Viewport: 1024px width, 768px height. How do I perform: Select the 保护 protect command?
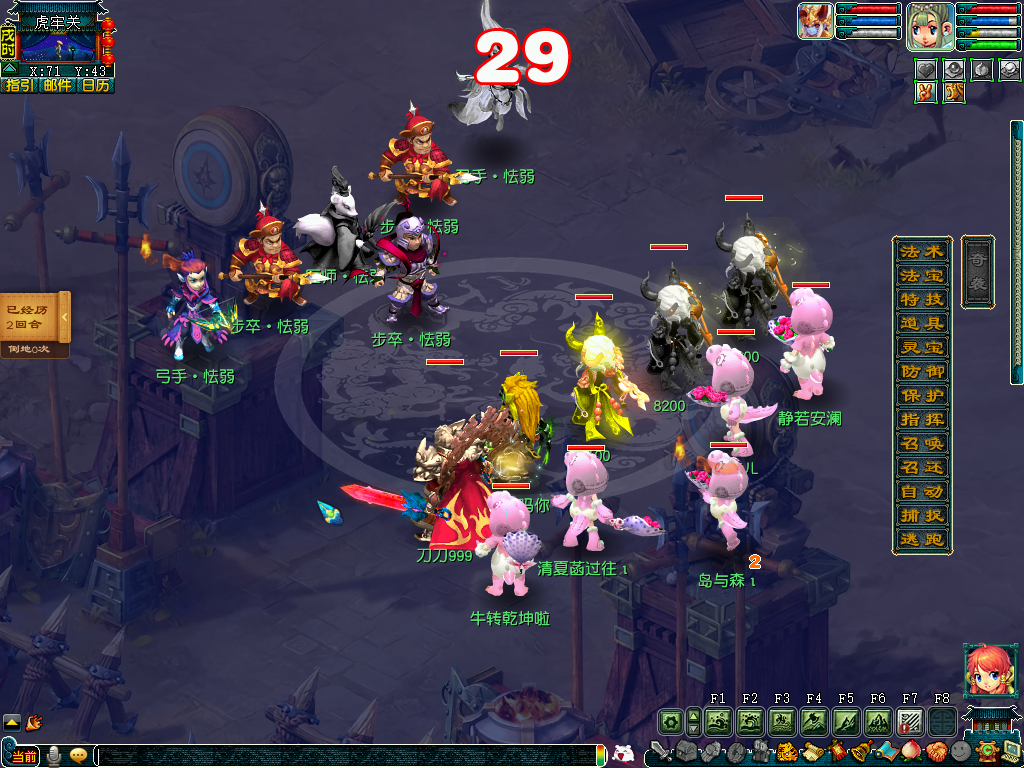[x=921, y=395]
